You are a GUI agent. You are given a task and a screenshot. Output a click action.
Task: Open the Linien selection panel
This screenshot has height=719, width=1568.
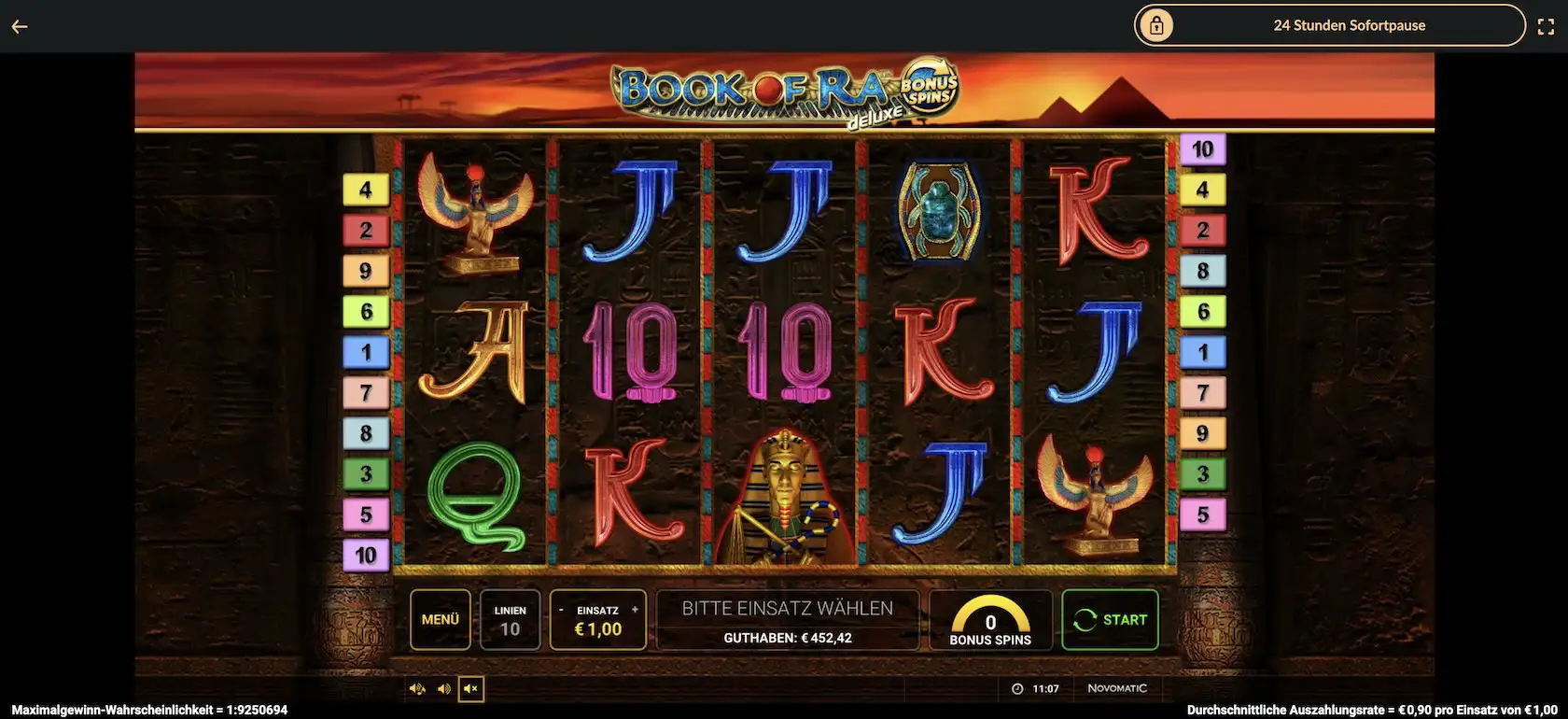pos(510,619)
